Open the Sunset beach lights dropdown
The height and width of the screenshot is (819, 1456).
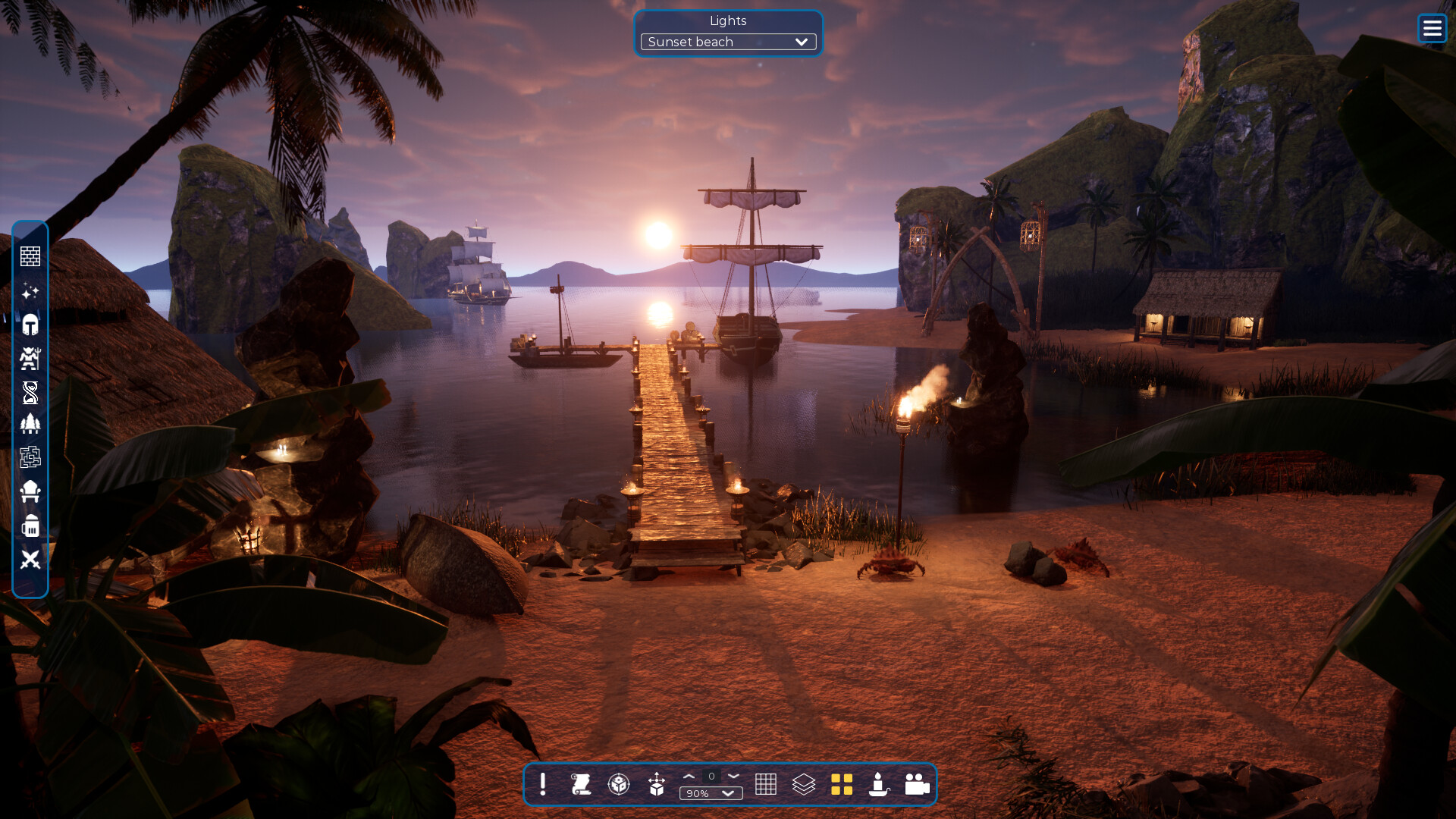727,42
